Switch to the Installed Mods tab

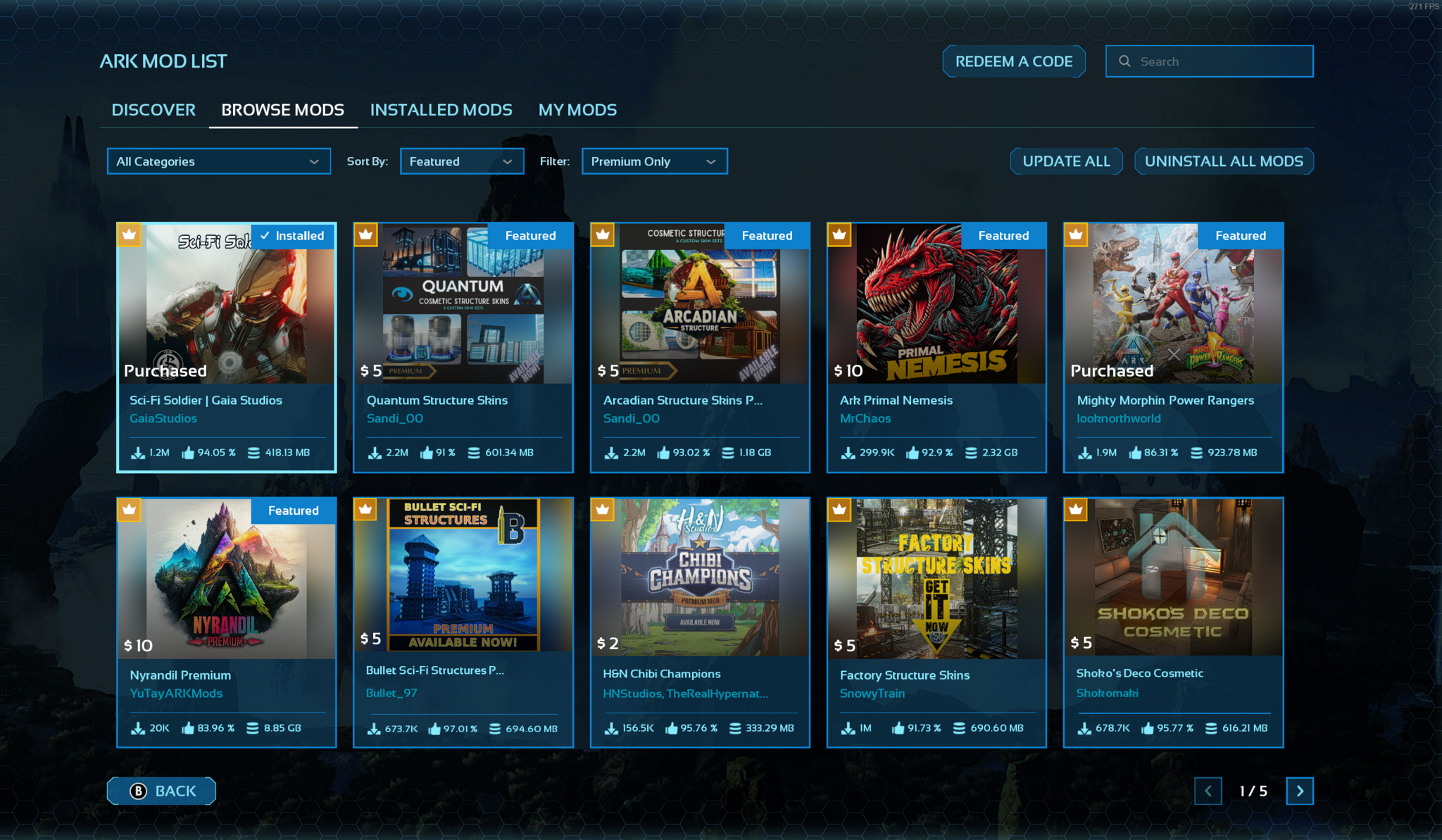click(x=441, y=110)
